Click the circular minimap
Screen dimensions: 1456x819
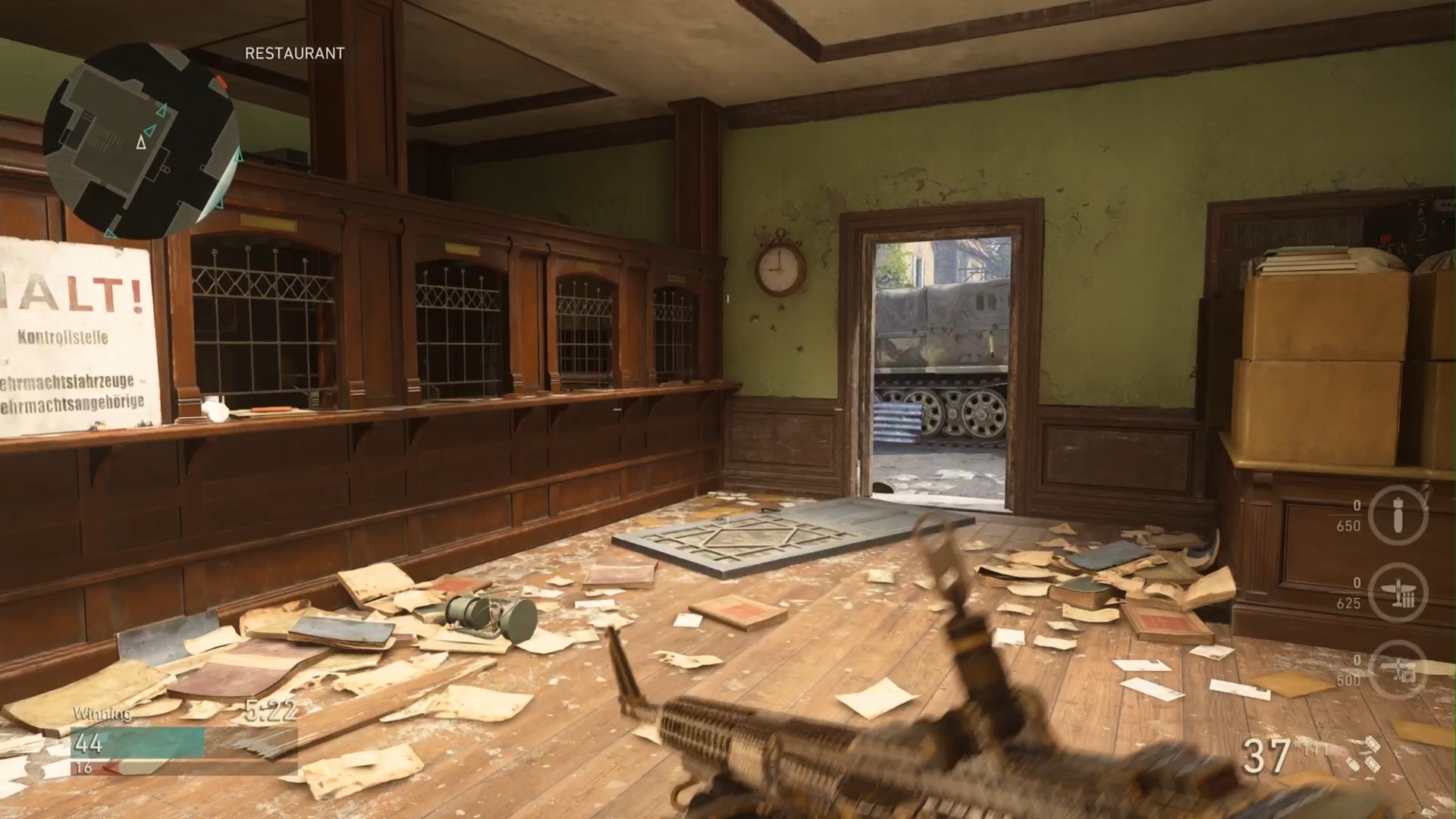pyautogui.click(x=141, y=140)
